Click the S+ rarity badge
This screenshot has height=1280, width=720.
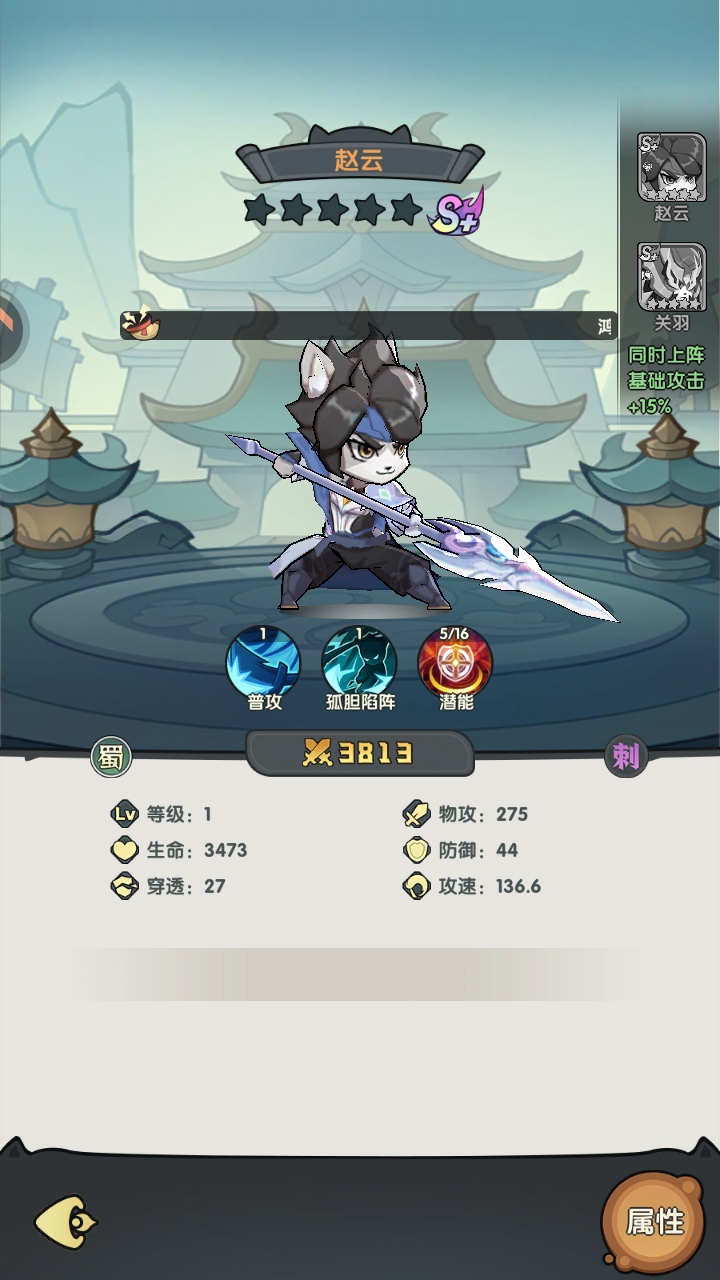click(456, 211)
